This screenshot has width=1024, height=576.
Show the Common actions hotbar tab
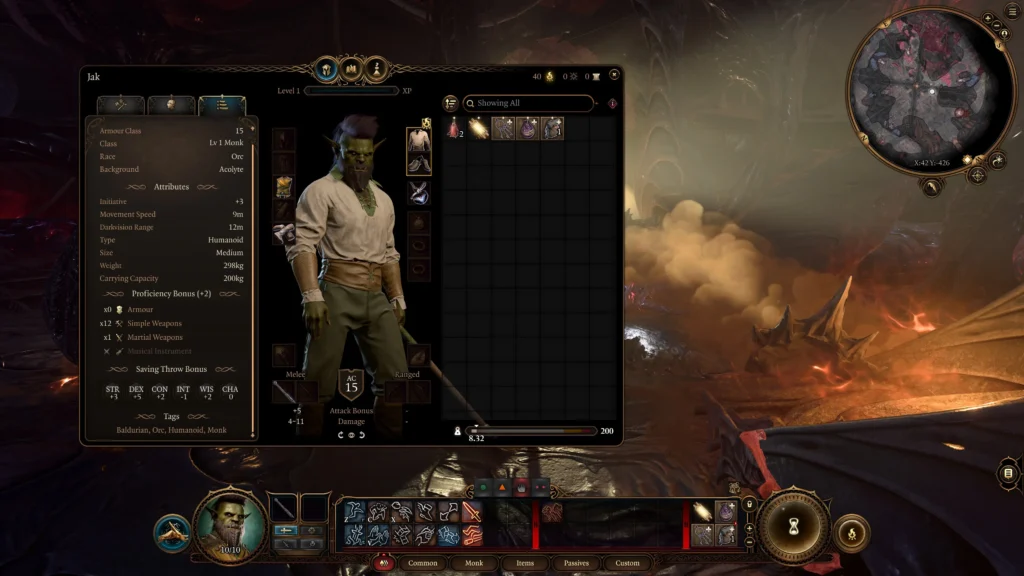(x=423, y=563)
